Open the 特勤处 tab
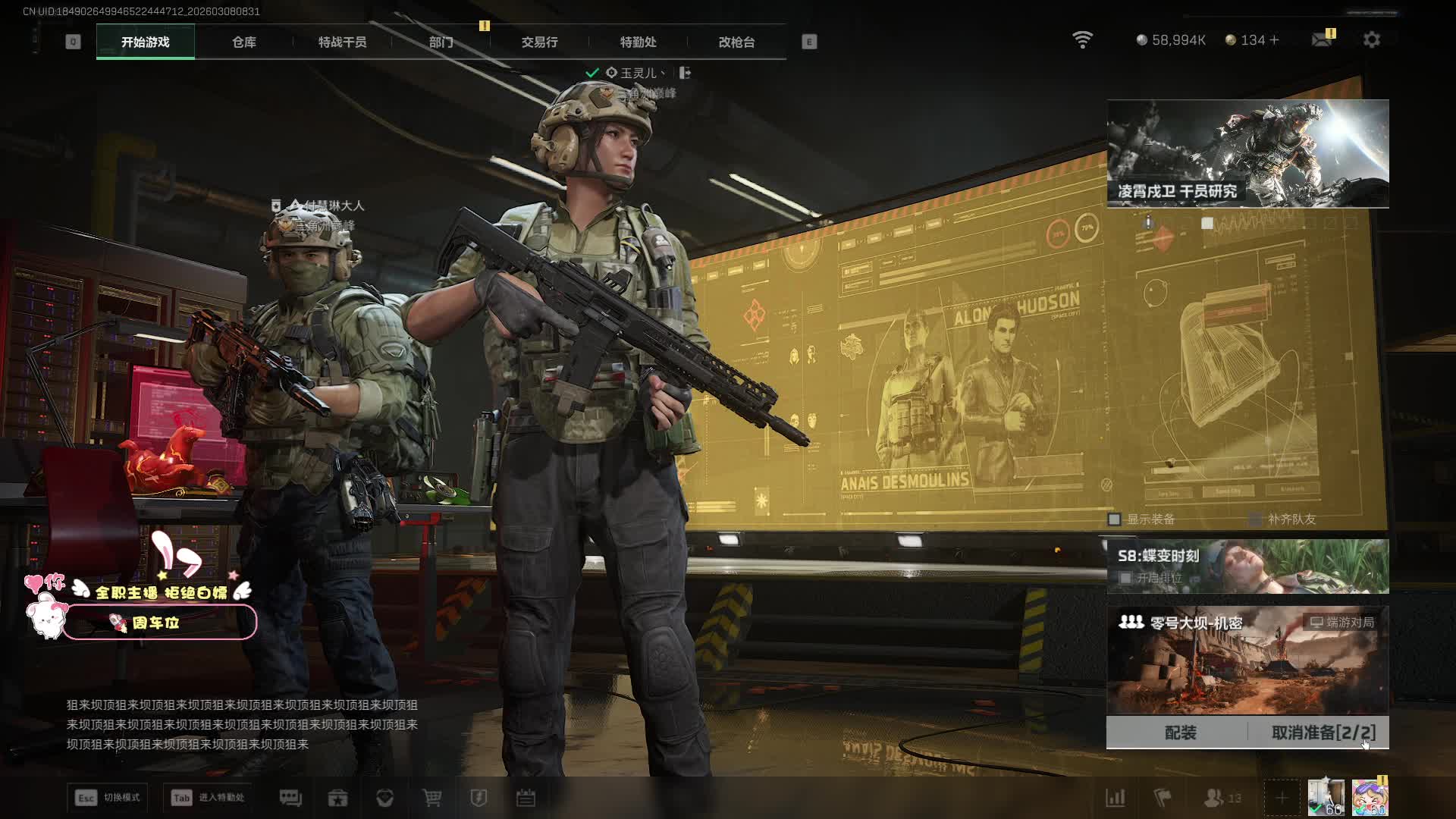This screenshot has height=819, width=1456. 638,42
